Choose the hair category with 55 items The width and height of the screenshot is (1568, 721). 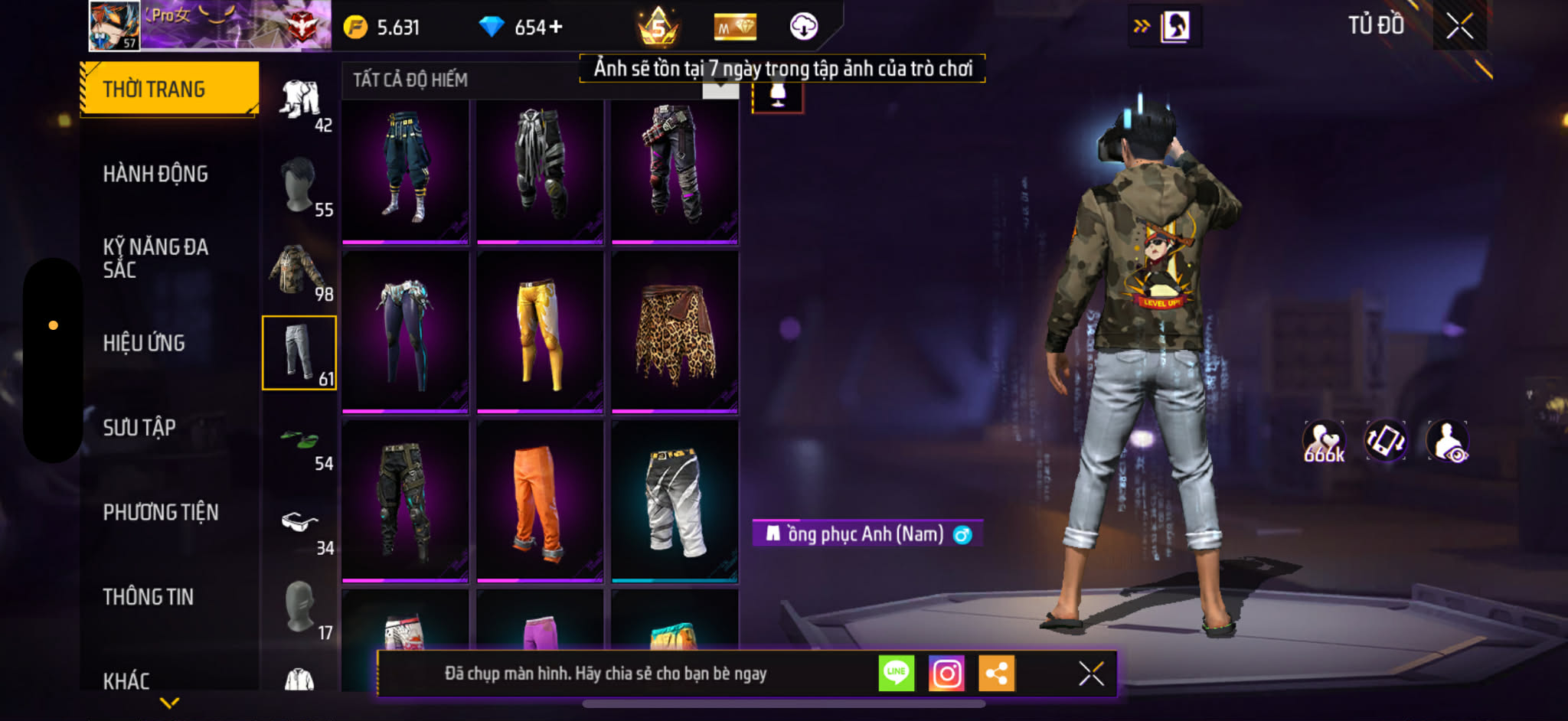click(x=299, y=186)
